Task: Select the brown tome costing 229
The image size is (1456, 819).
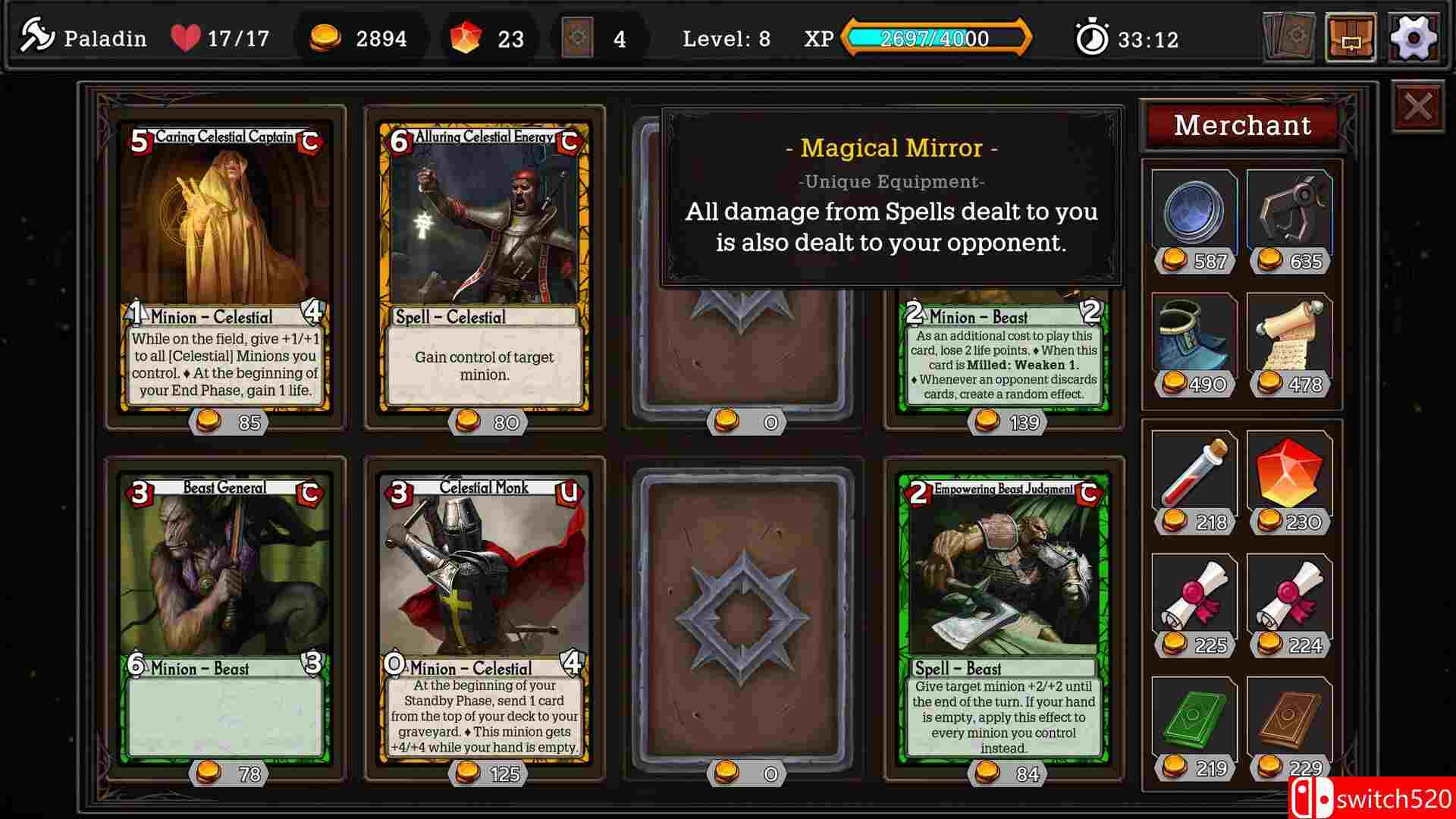Action: click(x=1291, y=720)
